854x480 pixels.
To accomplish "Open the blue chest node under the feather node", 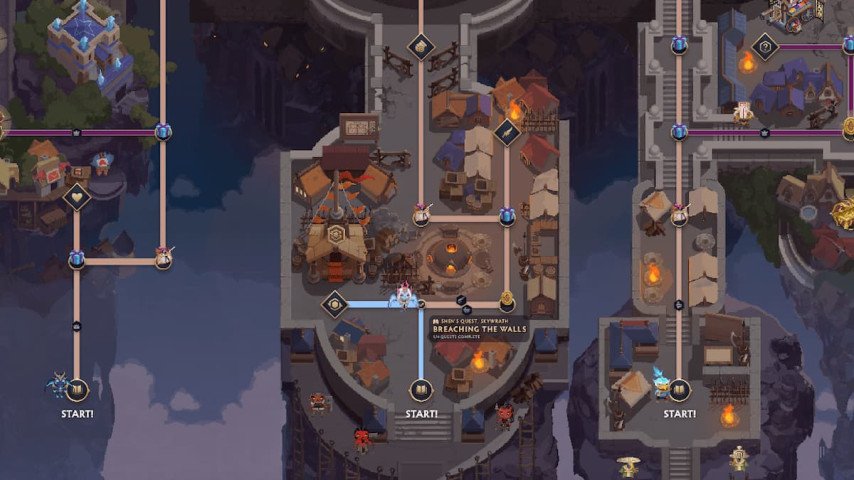I will (507, 216).
